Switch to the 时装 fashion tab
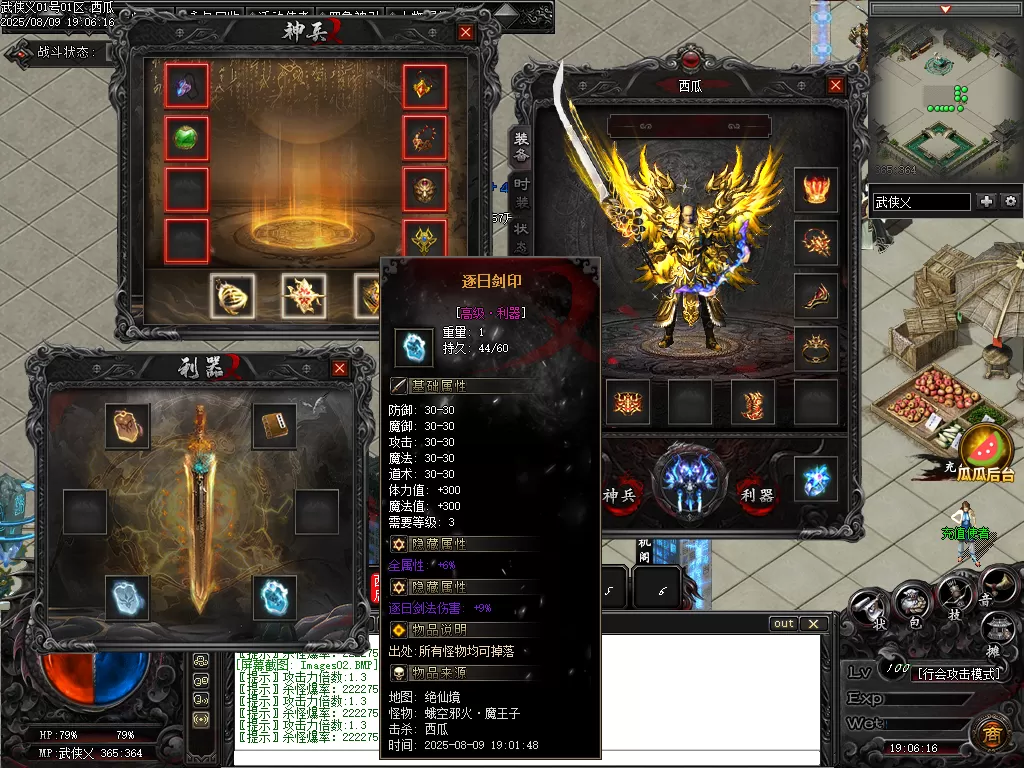The width and height of the screenshot is (1024, 768). [x=521, y=193]
